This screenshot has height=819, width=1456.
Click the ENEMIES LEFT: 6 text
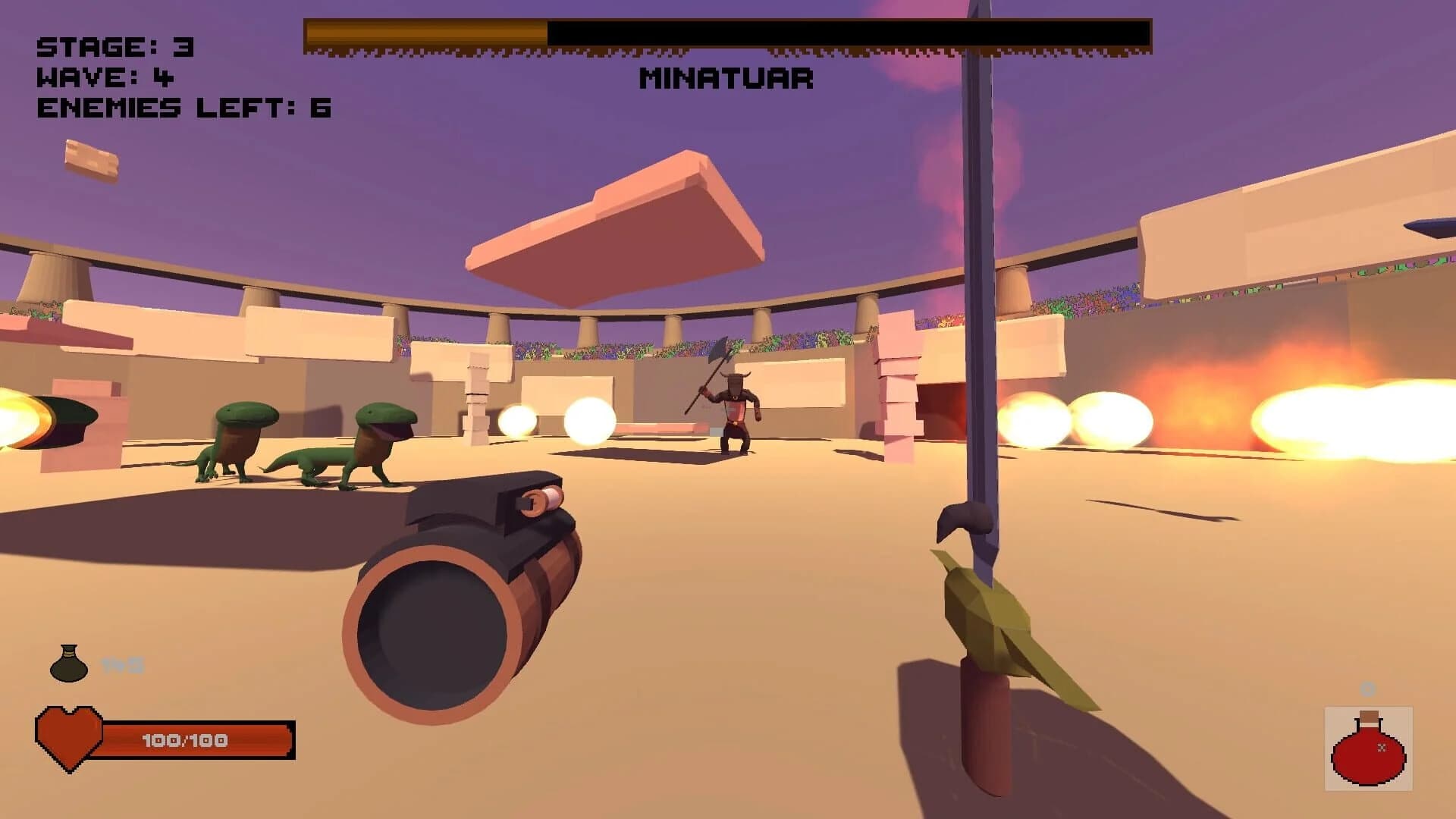tap(182, 108)
